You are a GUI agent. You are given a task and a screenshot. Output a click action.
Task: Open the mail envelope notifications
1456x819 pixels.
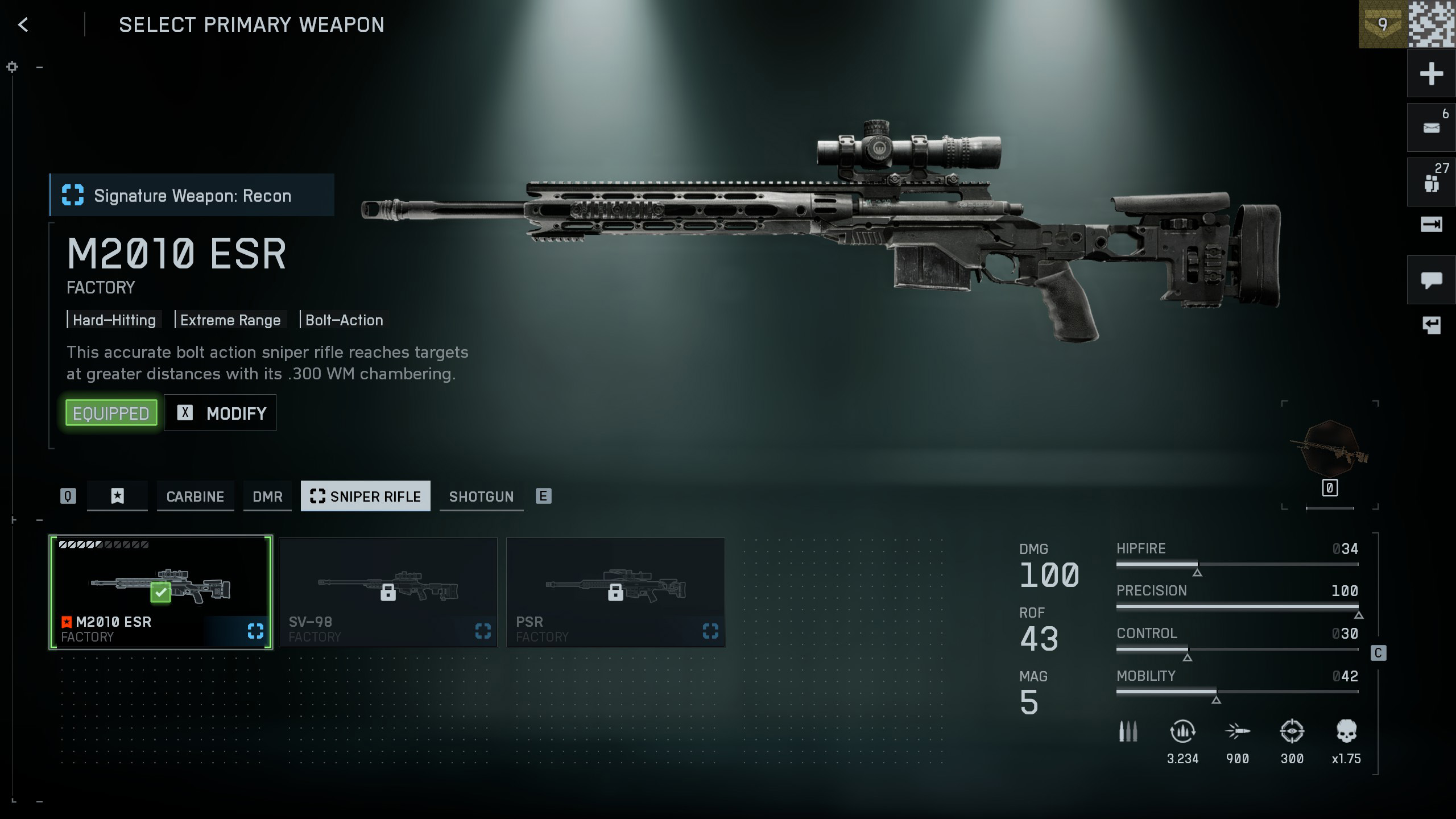1431,128
